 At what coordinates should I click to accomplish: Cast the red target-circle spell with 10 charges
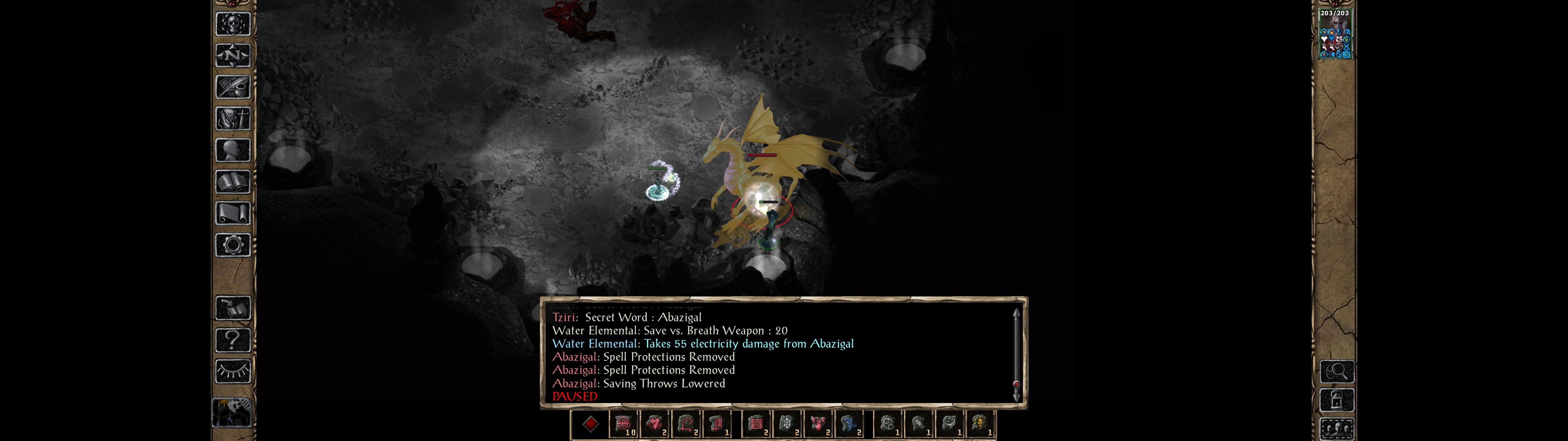pyautogui.click(x=623, y=423)
